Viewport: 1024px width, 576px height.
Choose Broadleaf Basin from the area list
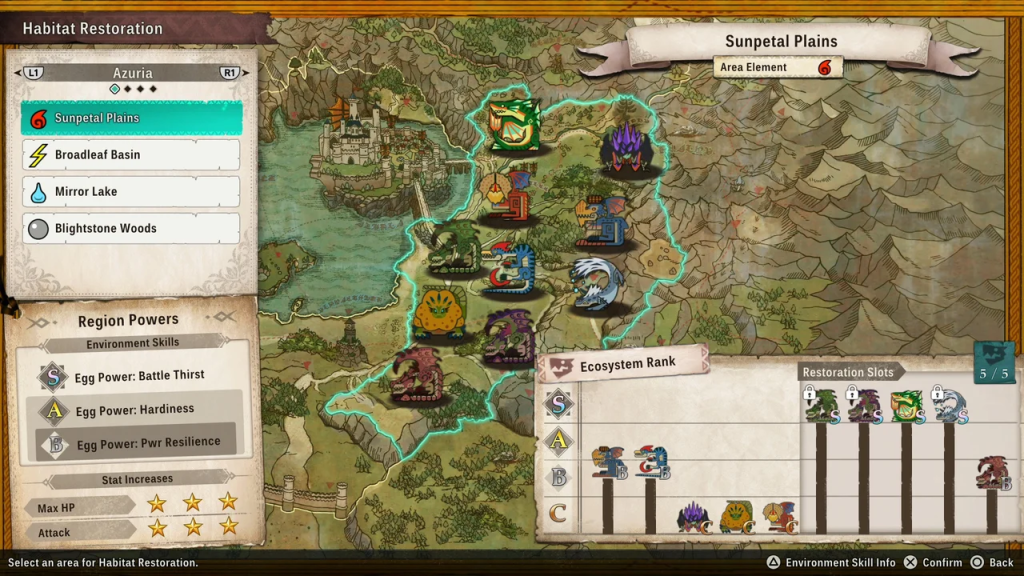coord(131,155)
